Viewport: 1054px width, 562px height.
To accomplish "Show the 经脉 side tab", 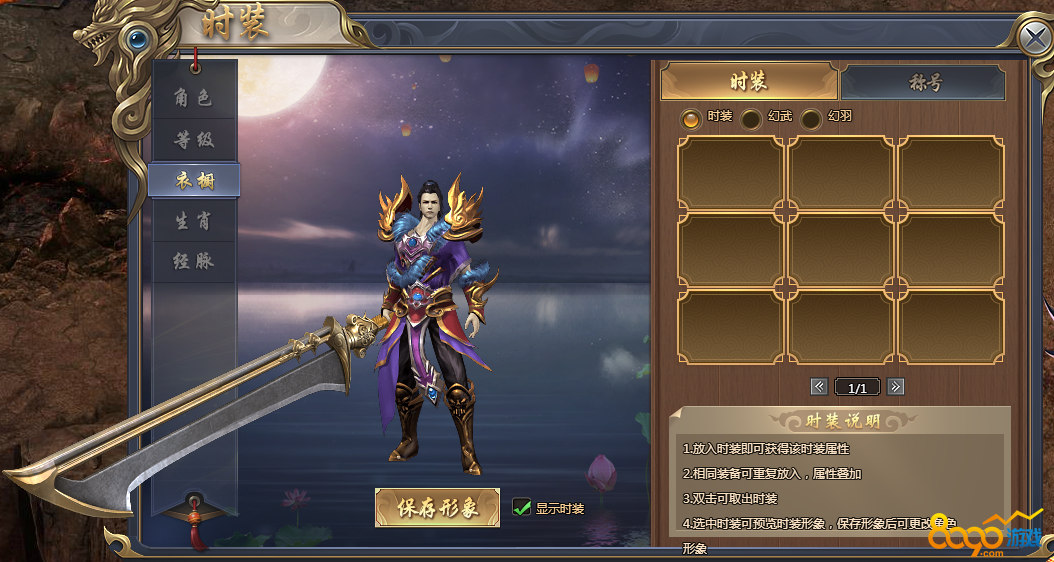I will [194, 262].
